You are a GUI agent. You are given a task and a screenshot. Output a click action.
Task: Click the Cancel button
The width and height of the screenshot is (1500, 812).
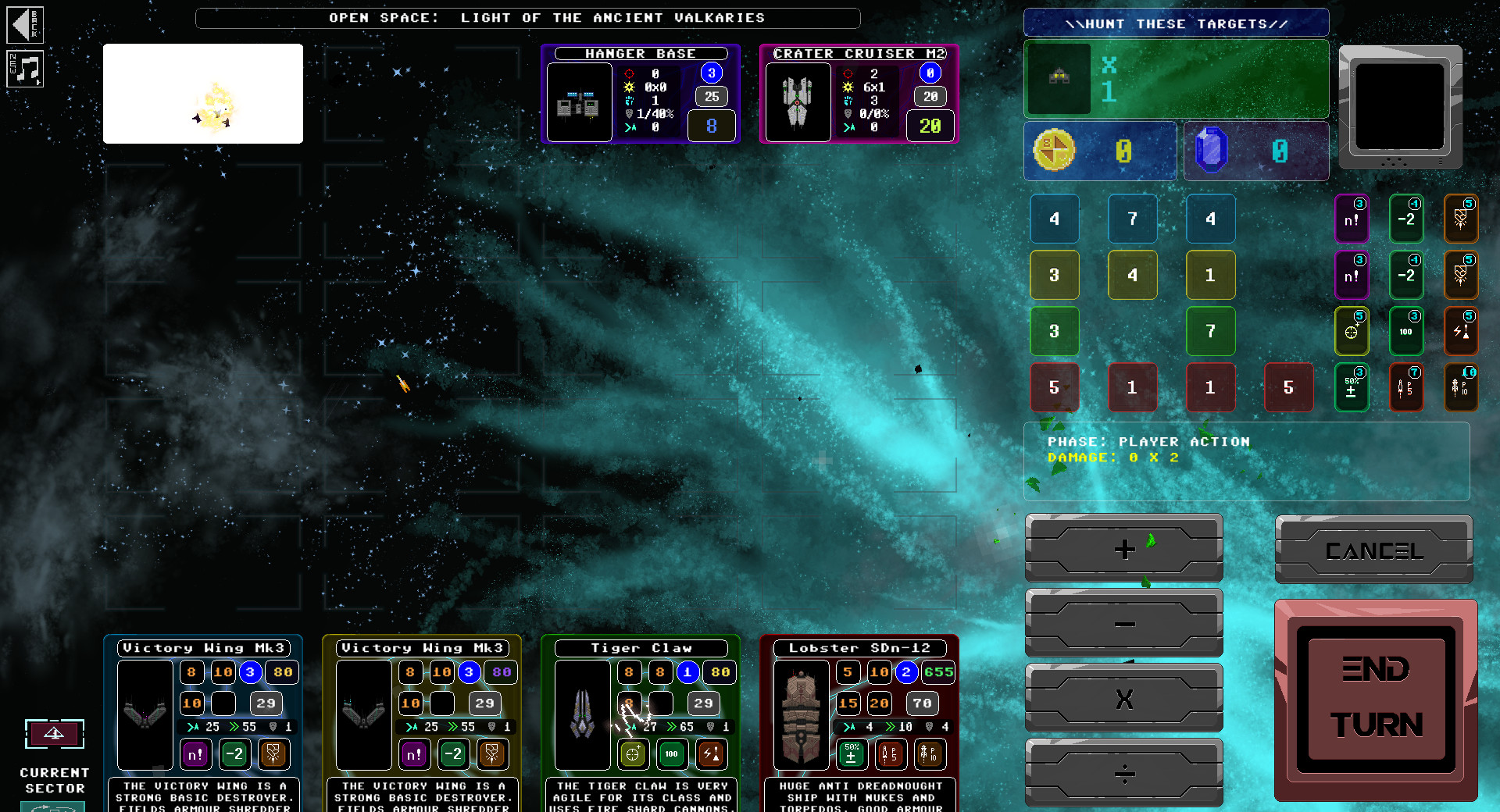tap(1373, 550)
